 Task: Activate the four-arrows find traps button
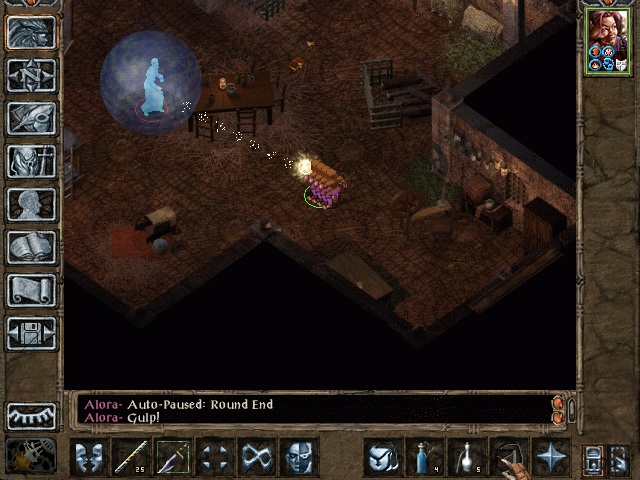click(x=215, y=458)
